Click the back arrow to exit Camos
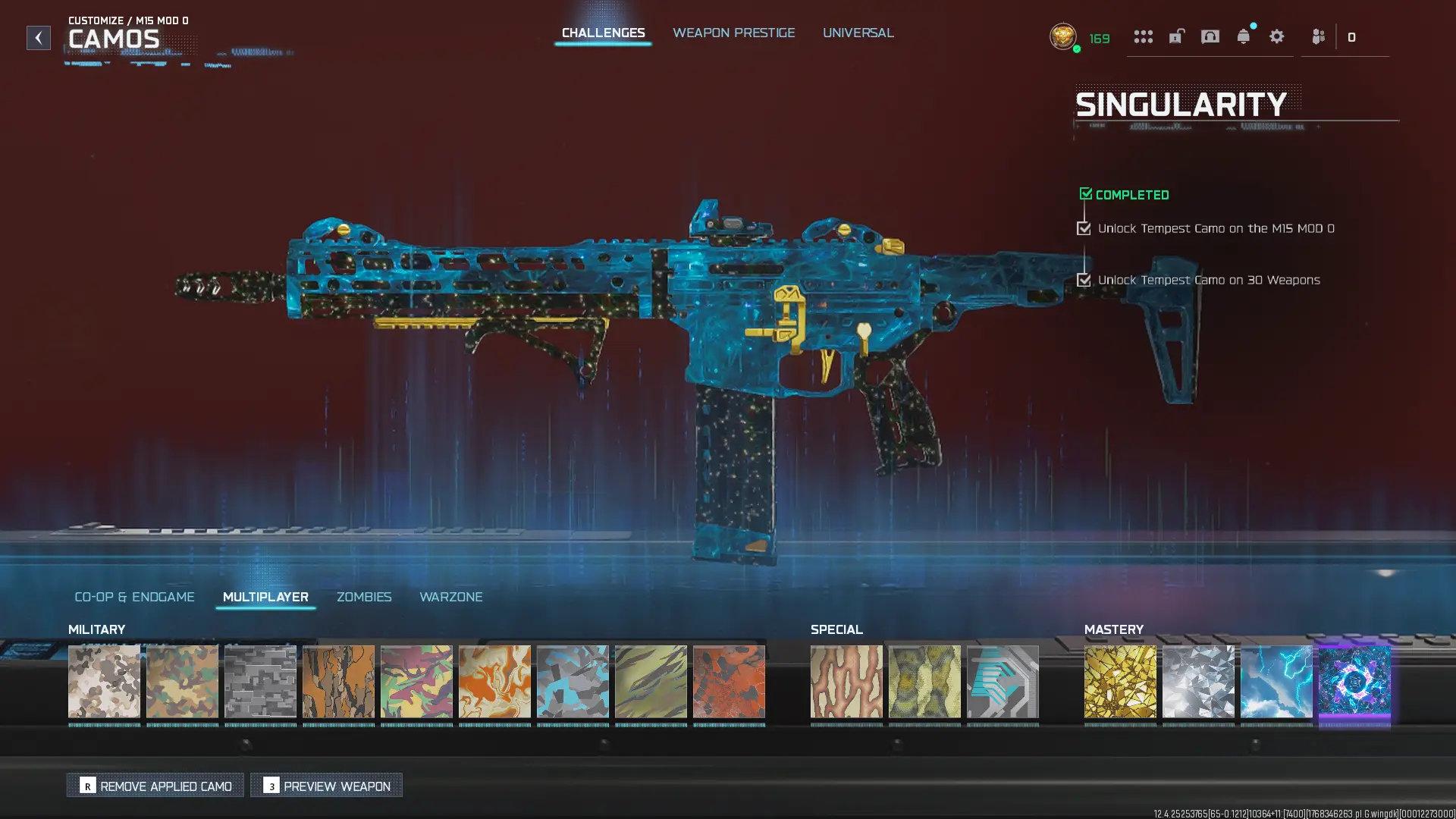The width and height of the screenshot is (1456, 819). click(x=38, y=38)
